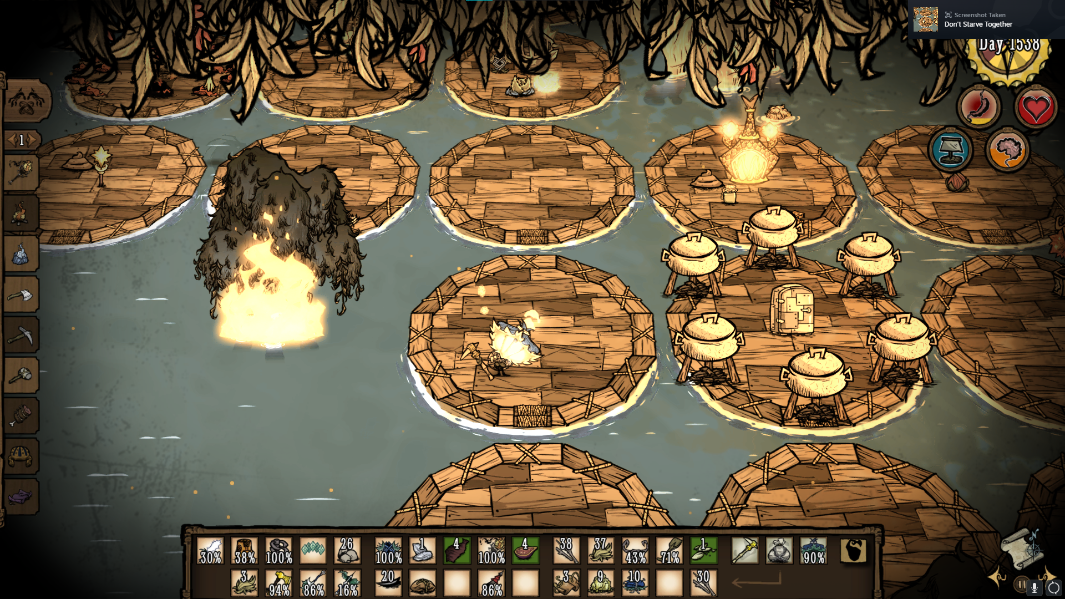Screen dimensions: 1065x599
Task: Select the seeds stack of 1
Action: point(704,551)
